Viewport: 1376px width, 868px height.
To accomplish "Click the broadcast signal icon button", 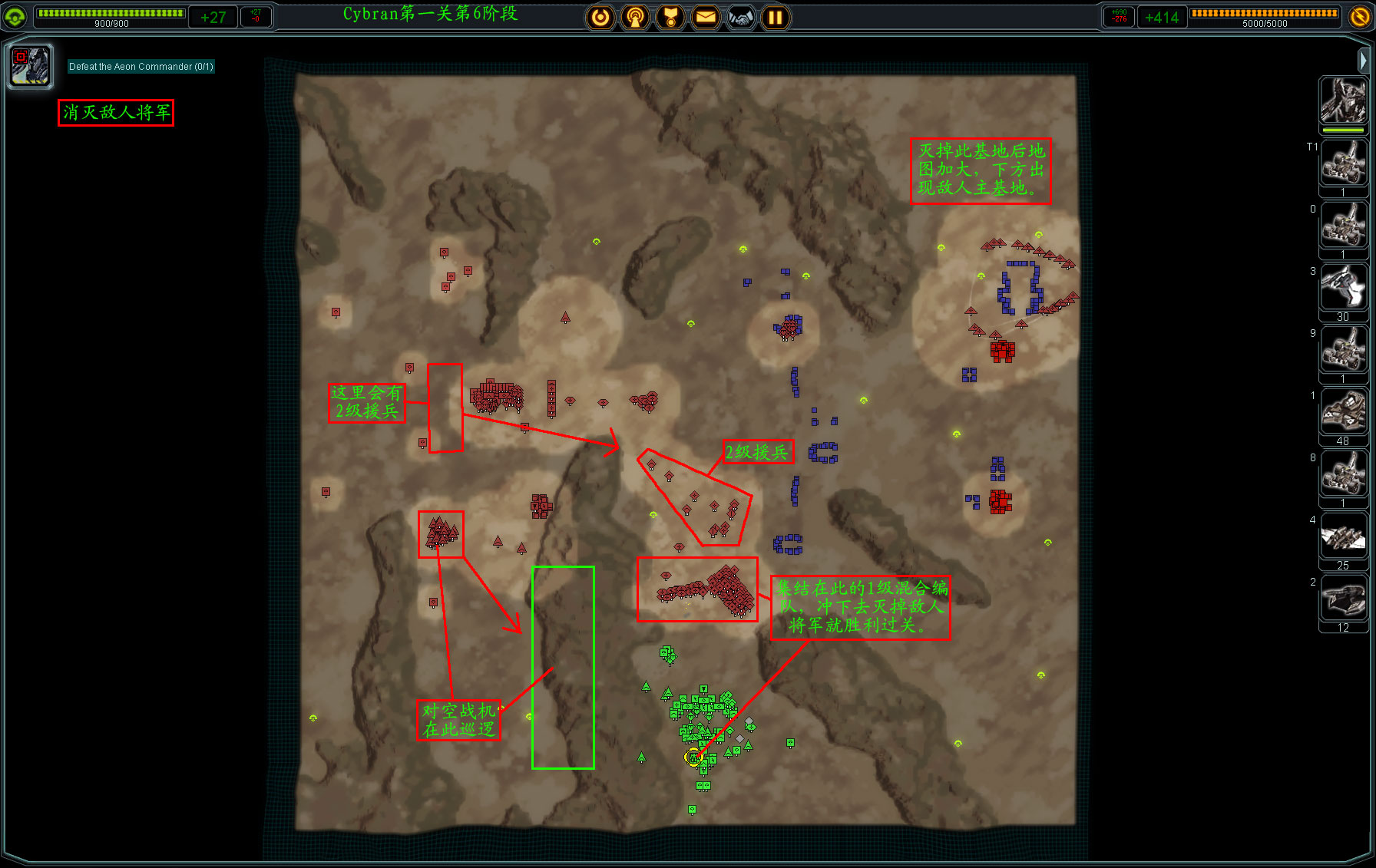I will coord(635,17).
